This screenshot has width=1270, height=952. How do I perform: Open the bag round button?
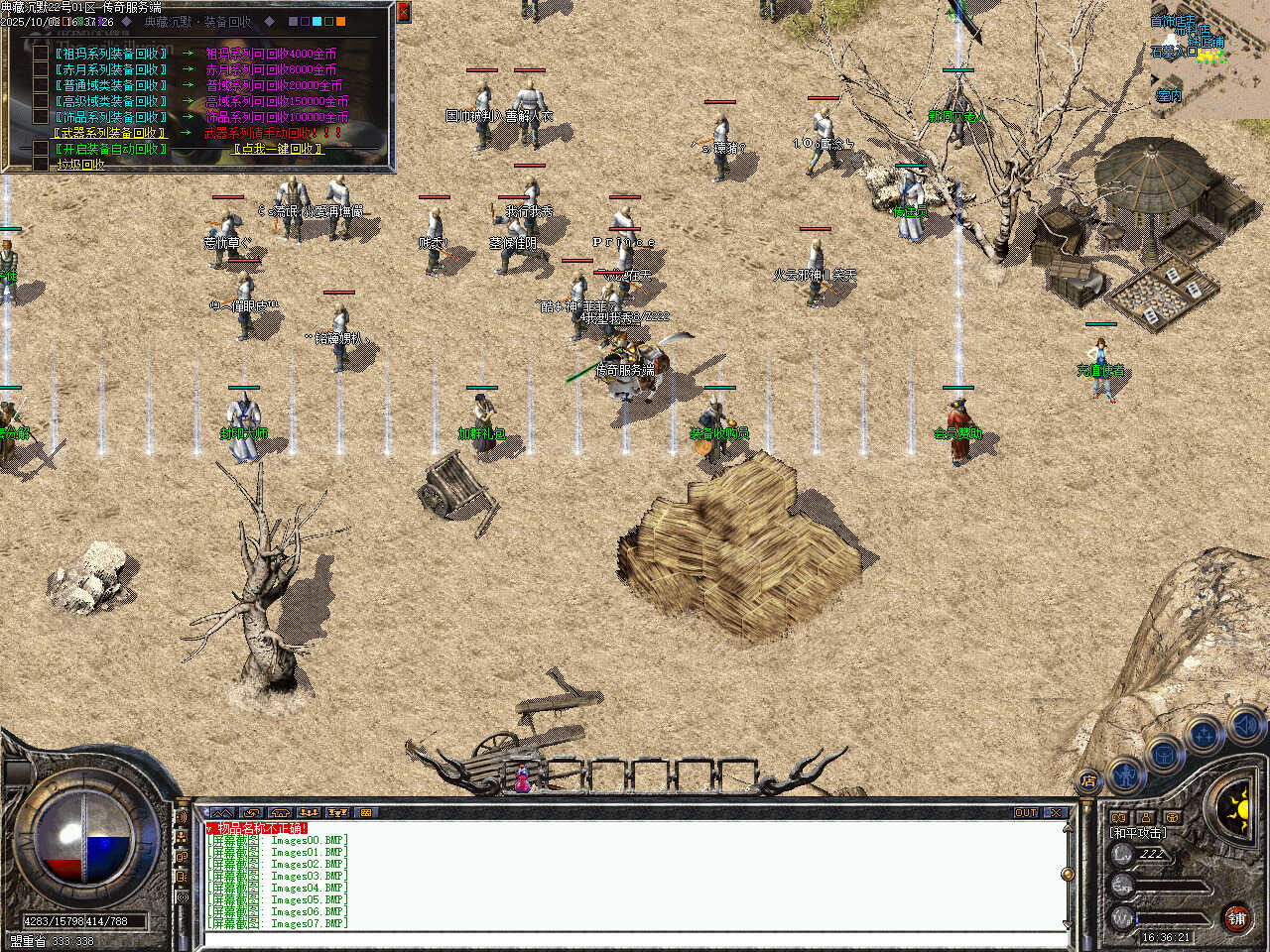(x=1164, y=754)
